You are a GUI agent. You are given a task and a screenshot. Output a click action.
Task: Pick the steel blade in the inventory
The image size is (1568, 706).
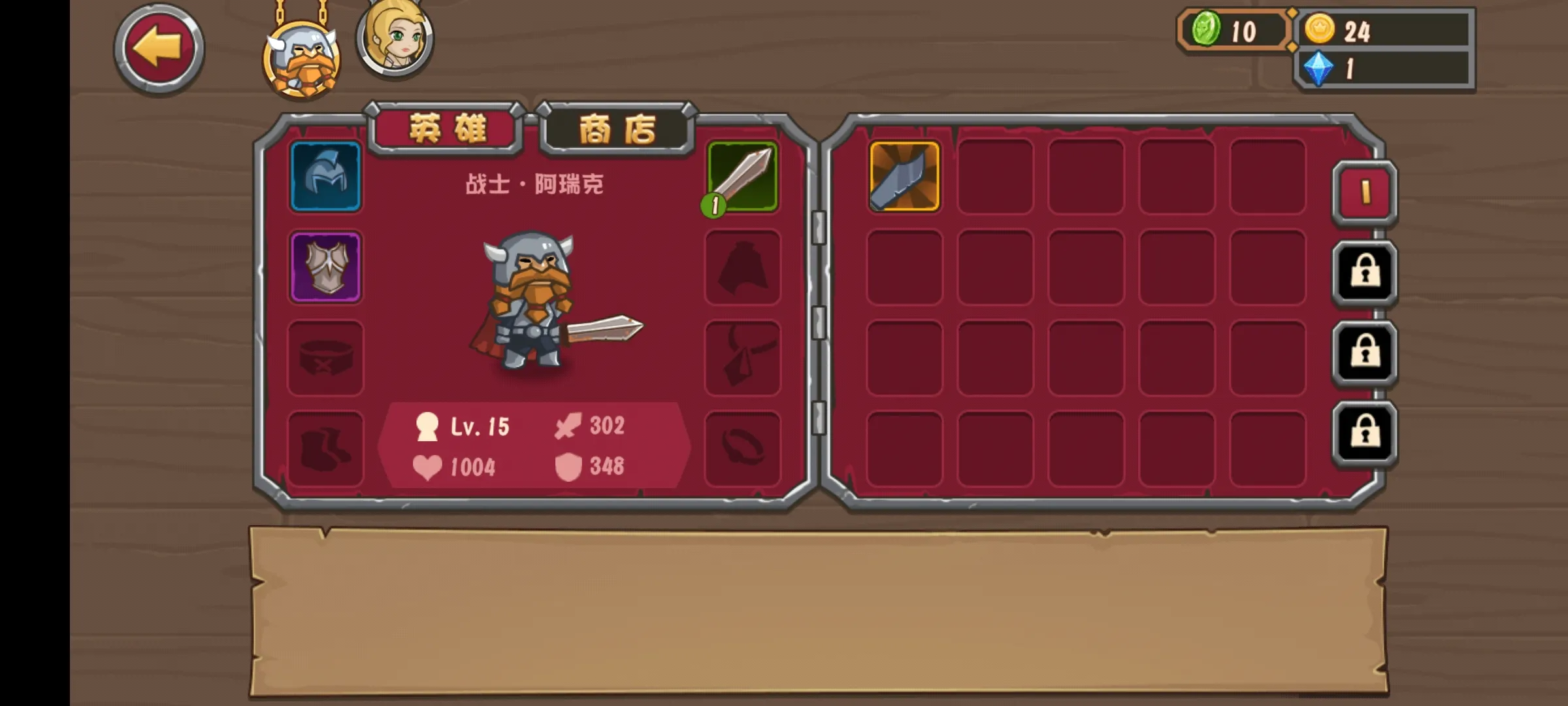click(904, 176)
